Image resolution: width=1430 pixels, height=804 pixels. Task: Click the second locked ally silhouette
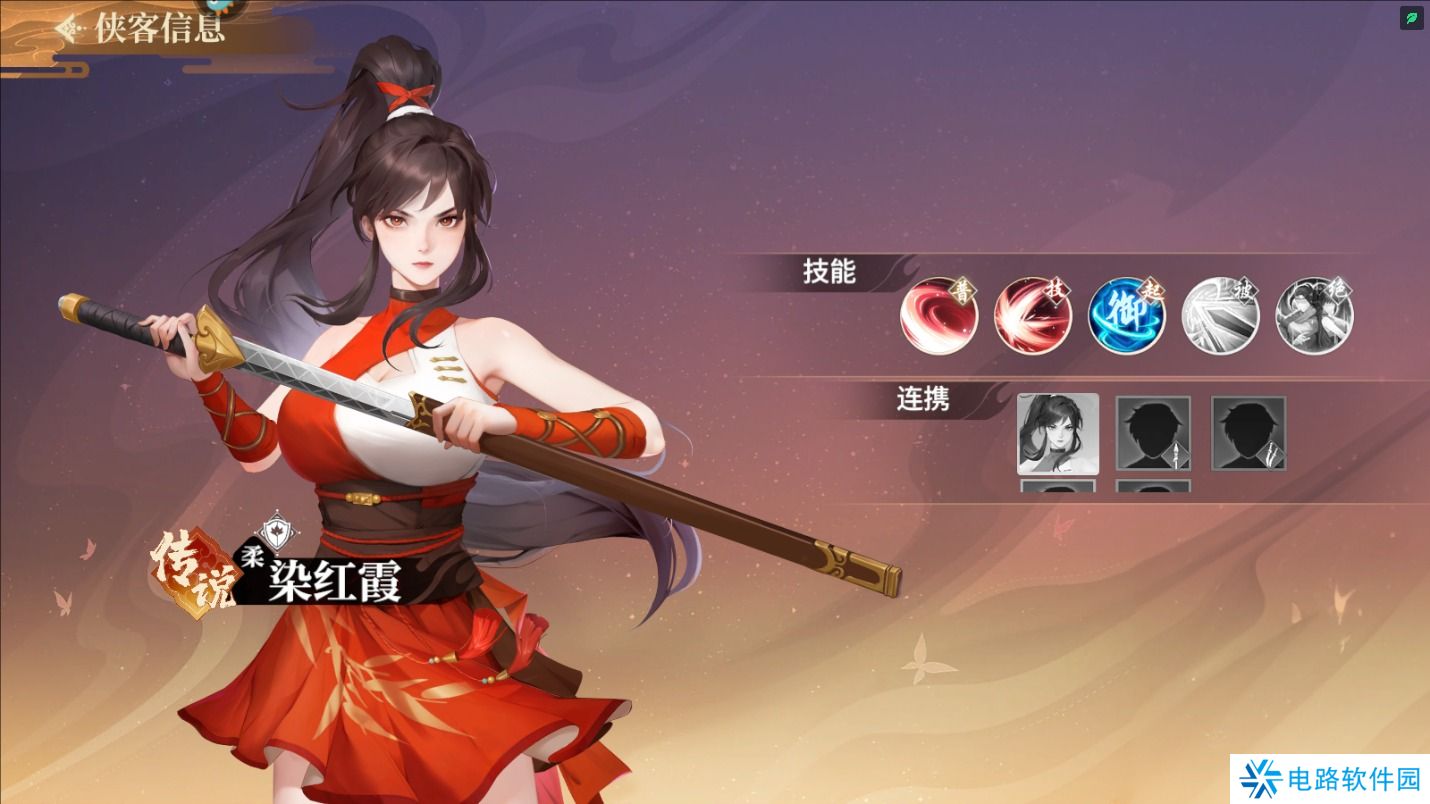[1248, 432]
